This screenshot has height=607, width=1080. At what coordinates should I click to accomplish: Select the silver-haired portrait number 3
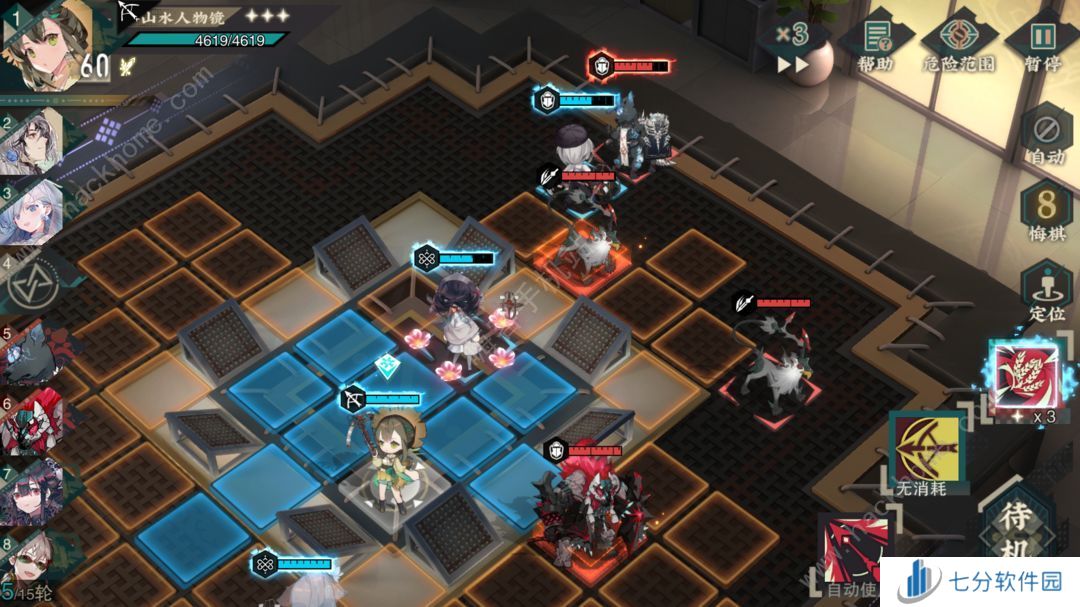click(33, 212)
